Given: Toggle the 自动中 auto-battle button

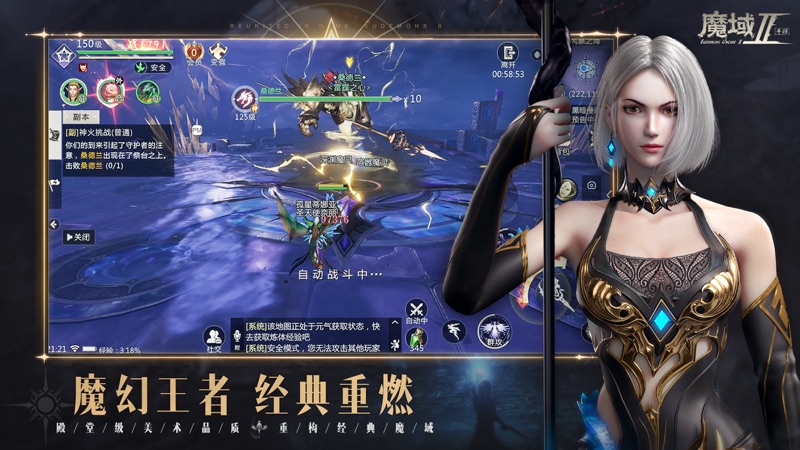Looking at the screenshot, I should (x=416, y=312).
